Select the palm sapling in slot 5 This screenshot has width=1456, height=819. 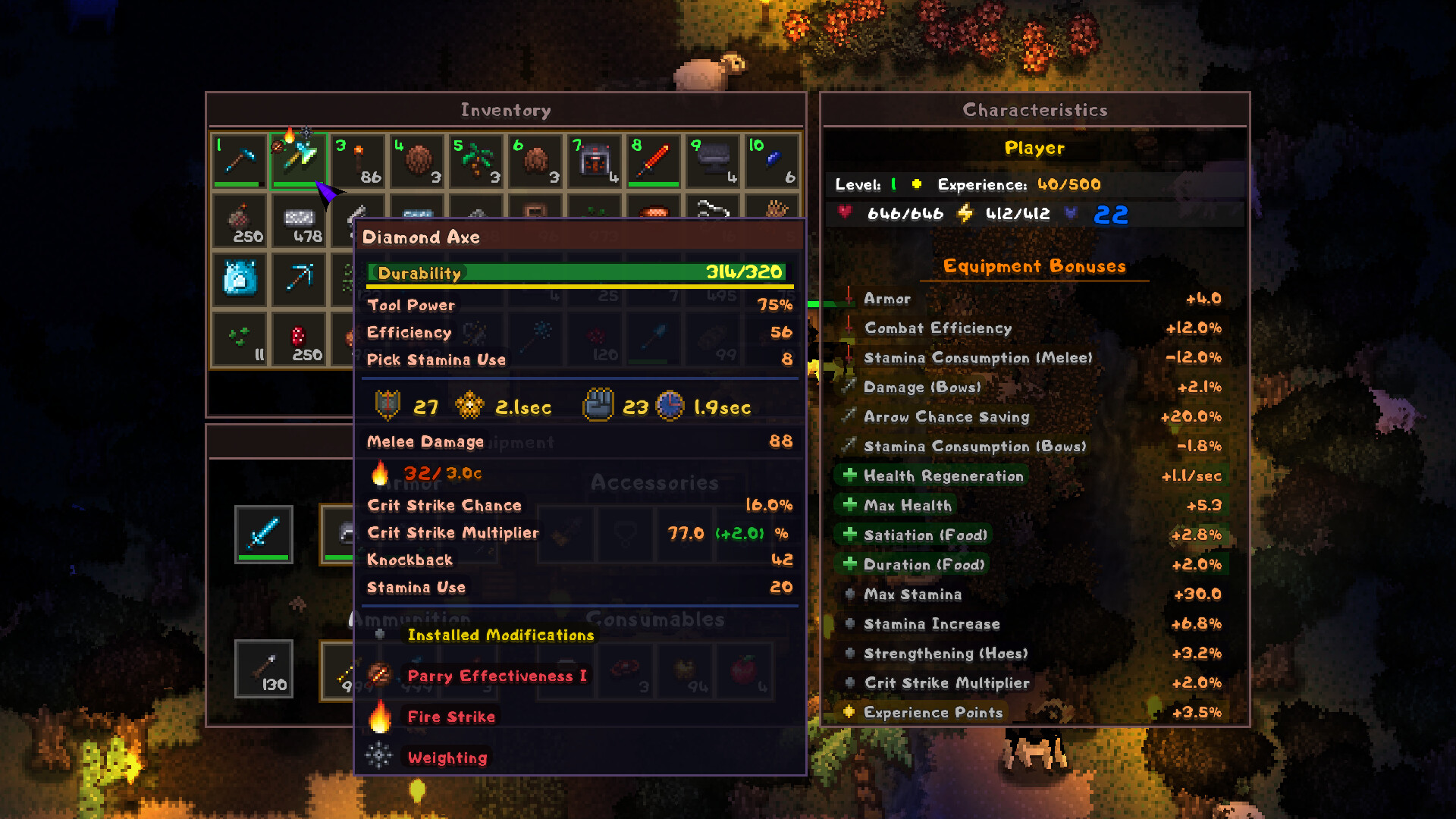click(x=475, y=160)
